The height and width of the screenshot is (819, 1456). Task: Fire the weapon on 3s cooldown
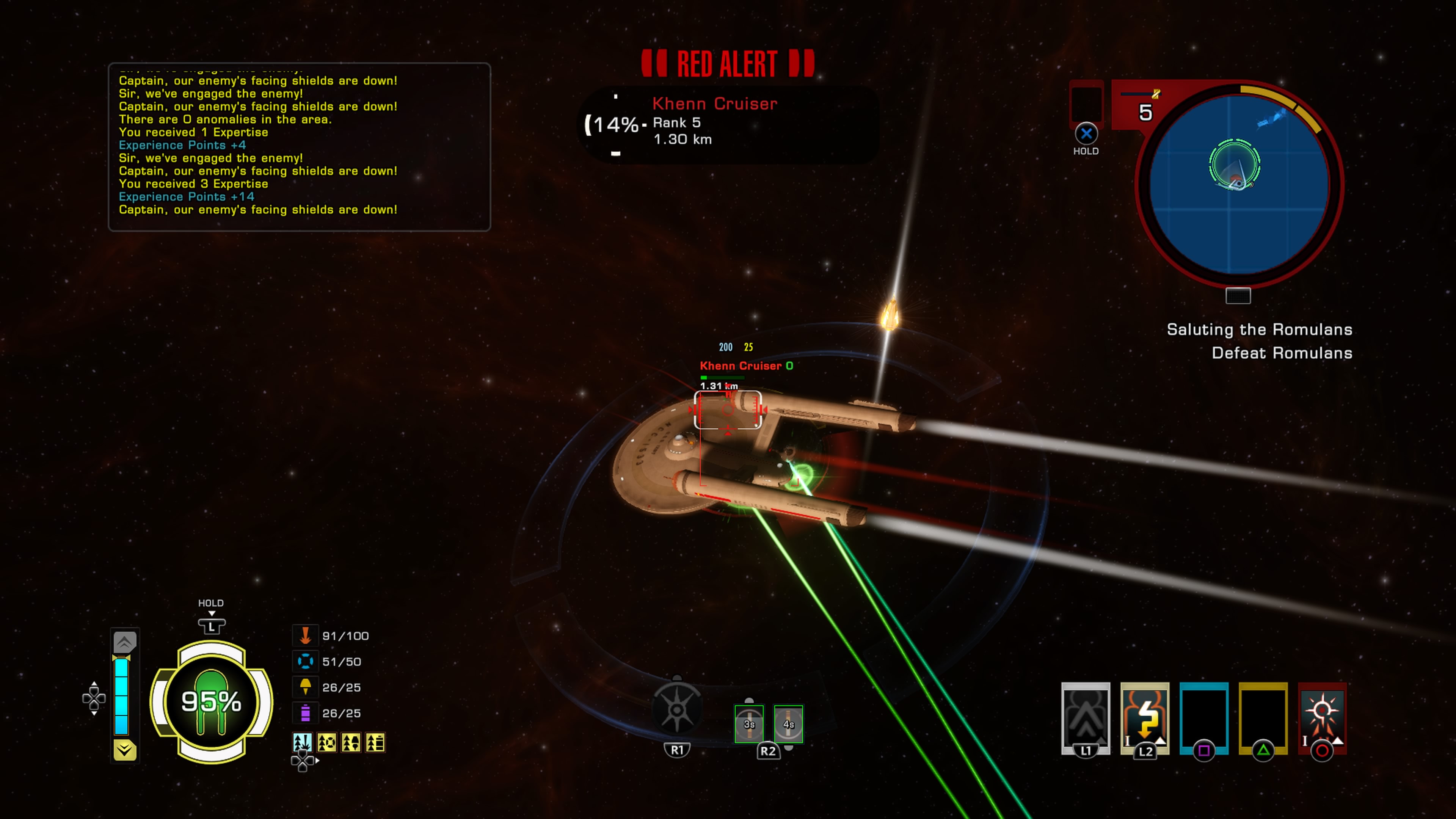coord(749,724)
